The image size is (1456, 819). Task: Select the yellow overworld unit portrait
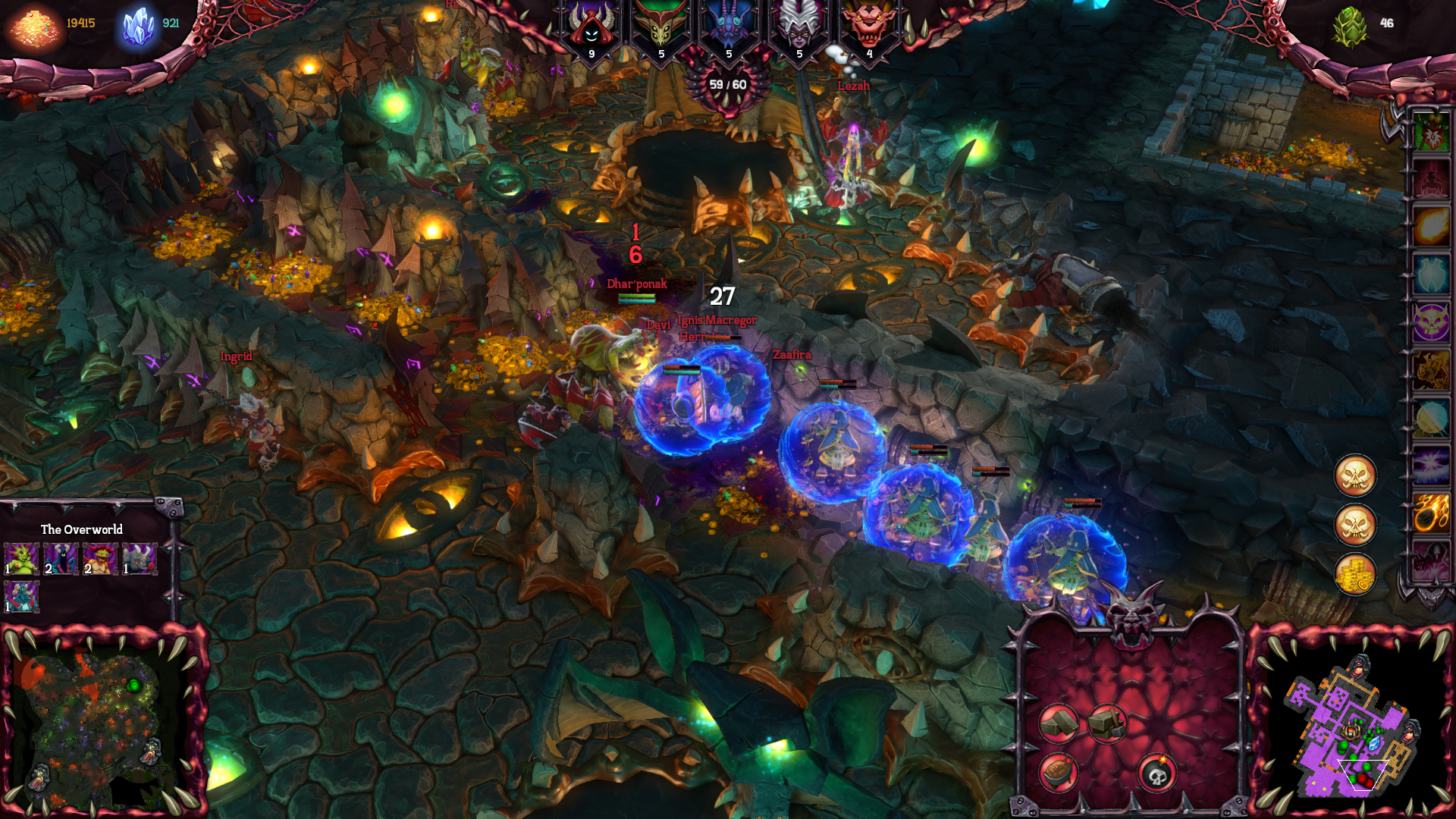(x=100, y=559)
